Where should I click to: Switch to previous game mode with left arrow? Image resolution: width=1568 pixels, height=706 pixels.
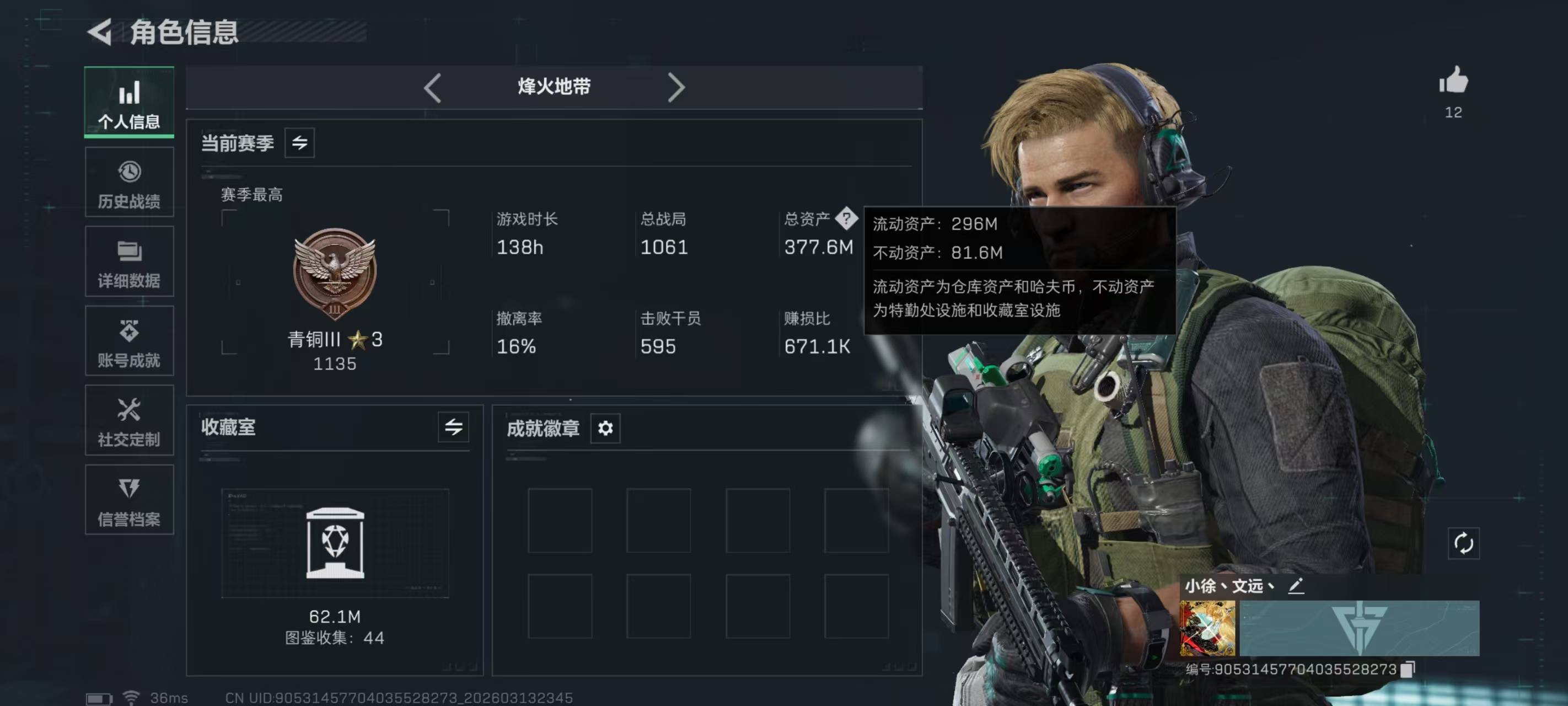pos(432,88)
